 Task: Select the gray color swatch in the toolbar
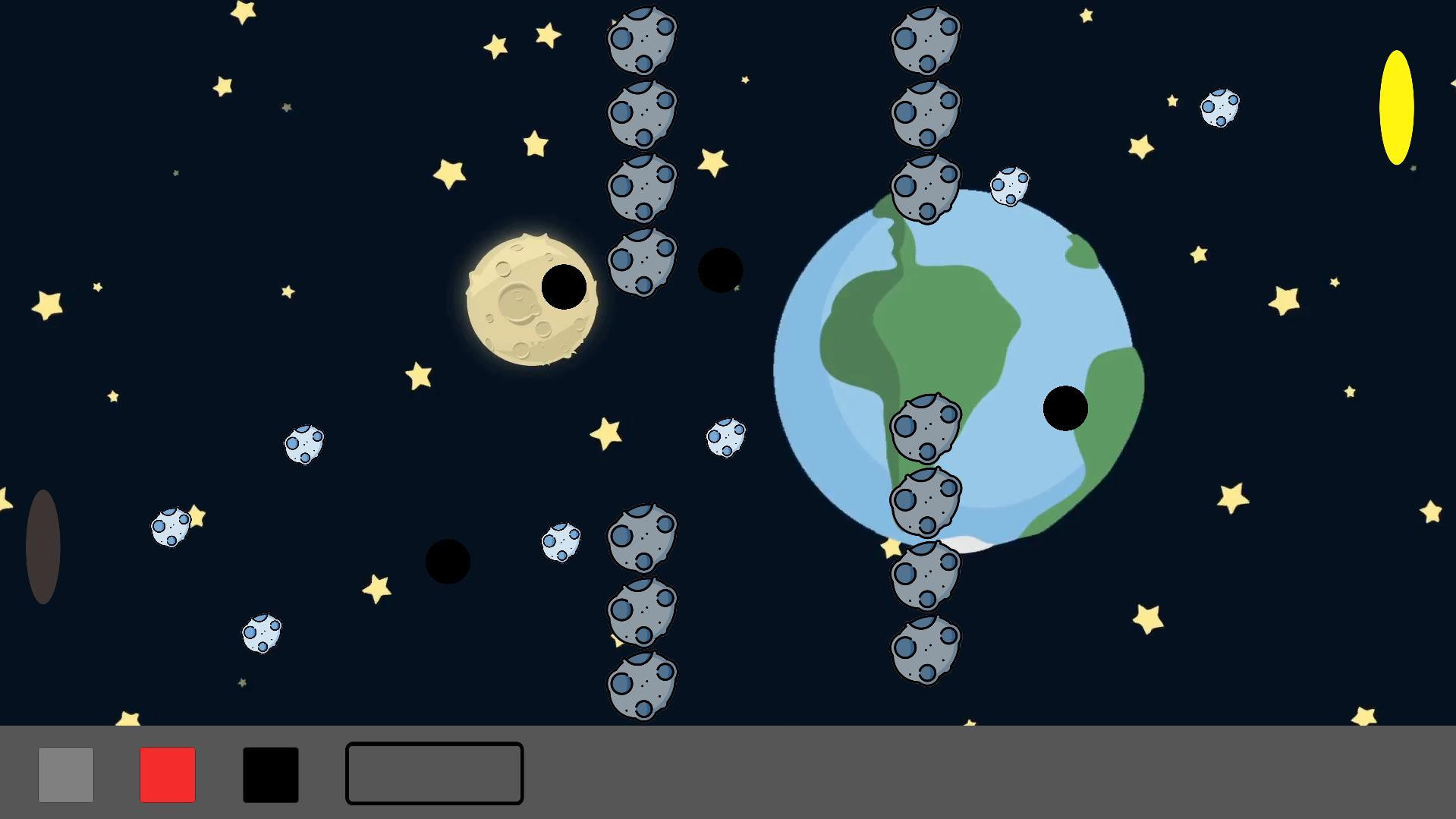point(65,773)
